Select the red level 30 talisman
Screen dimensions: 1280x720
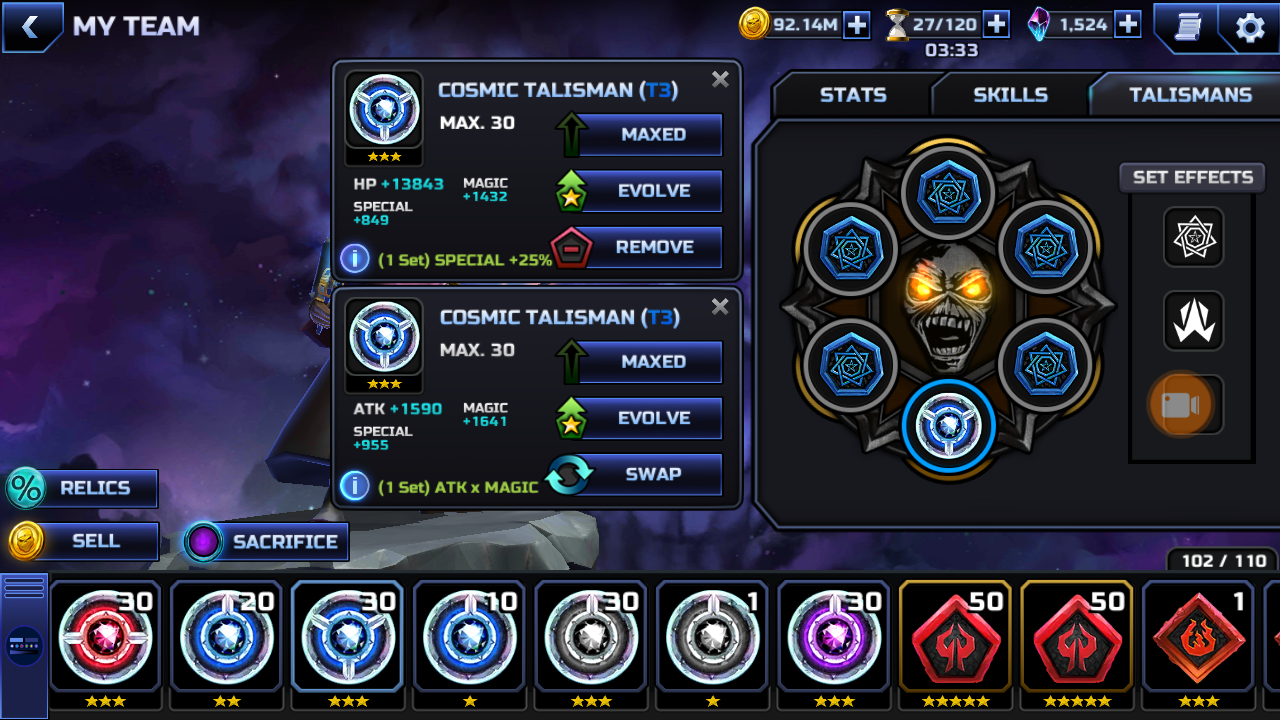pyautogui.click(x=105, y=635)
